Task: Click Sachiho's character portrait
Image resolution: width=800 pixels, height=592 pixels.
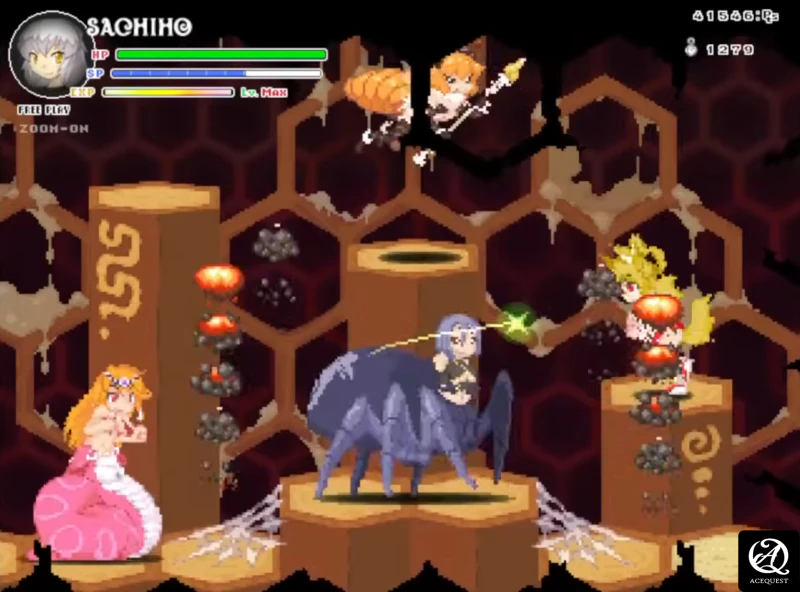Action: (47, 54)
